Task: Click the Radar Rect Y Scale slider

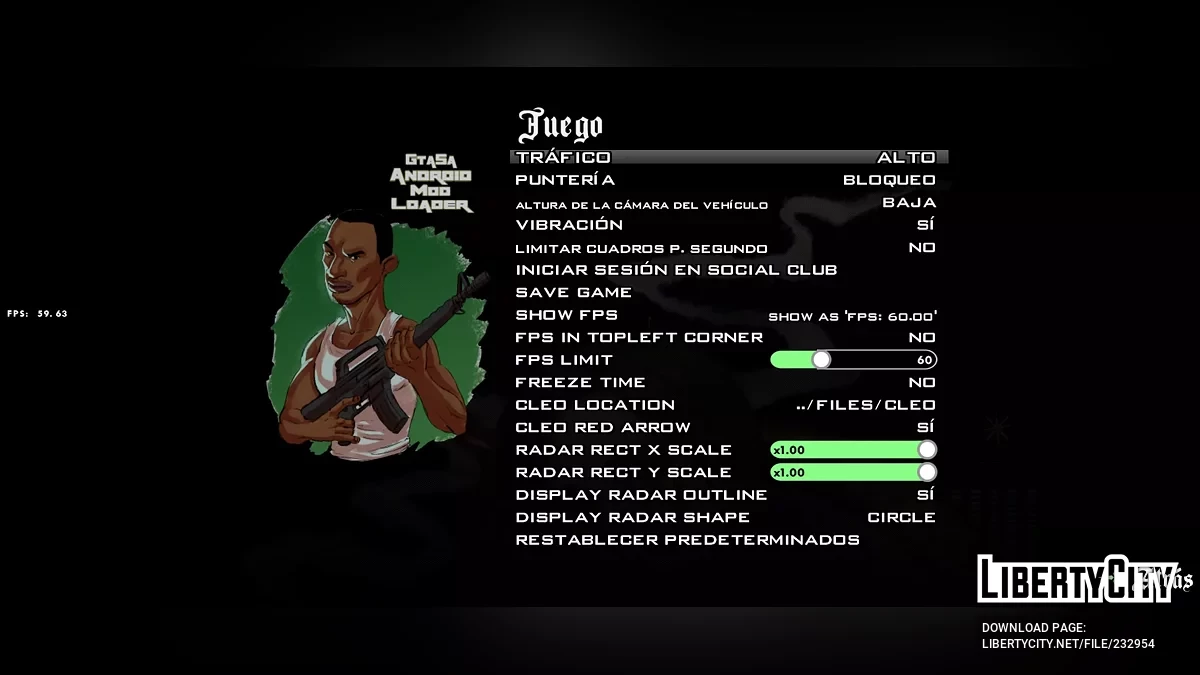Action: [853, 472]
